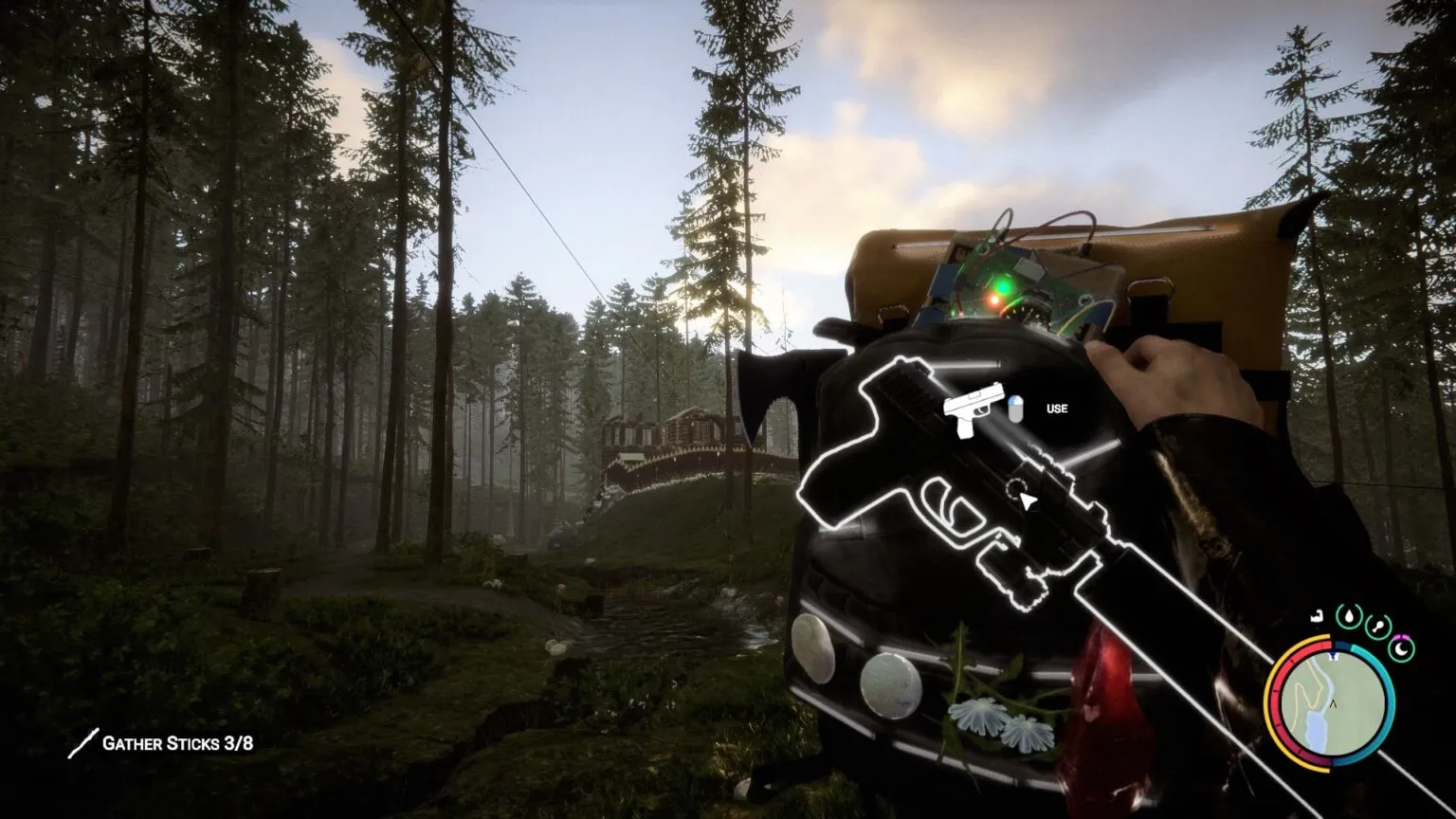Click the drumstick hunger status icon
This screenshot has width=1456, height=819.
[x=1376, y=625]
